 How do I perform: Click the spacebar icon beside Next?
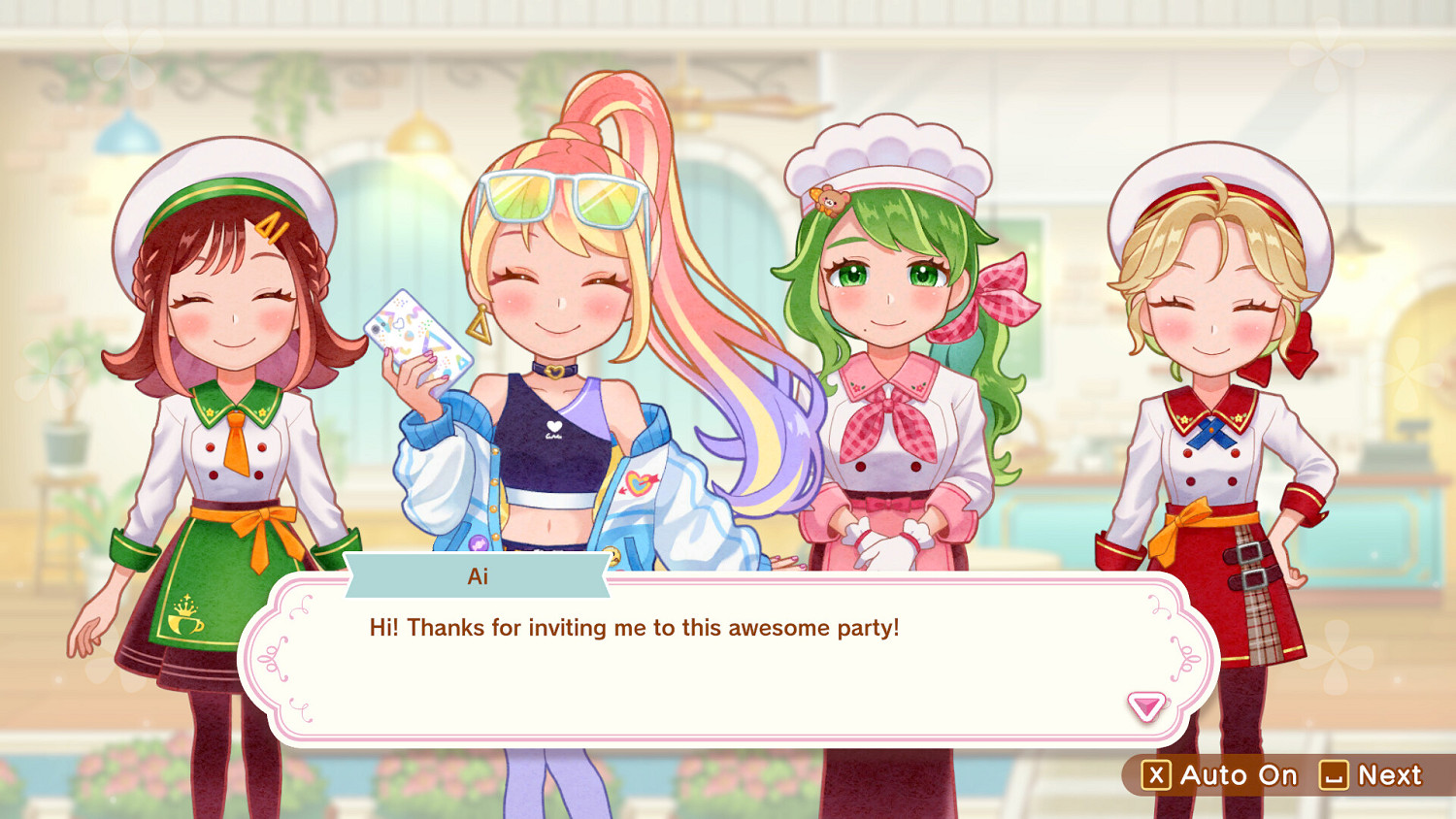click(1334, 774)
